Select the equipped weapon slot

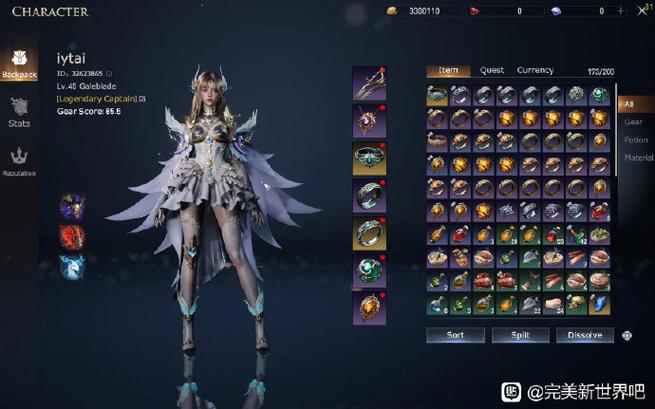tap(369, 83)
